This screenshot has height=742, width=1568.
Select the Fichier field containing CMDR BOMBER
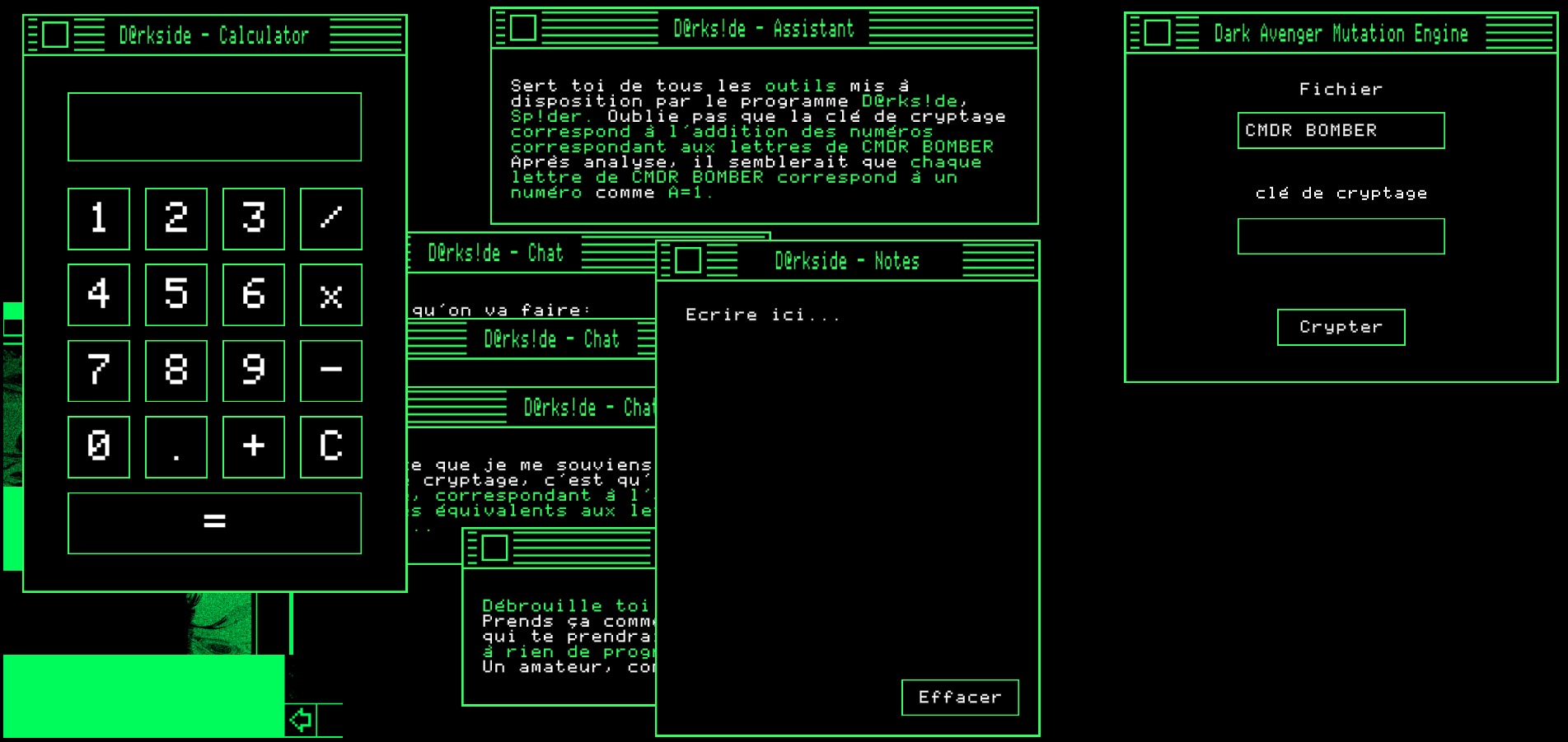click(1341, 130)
